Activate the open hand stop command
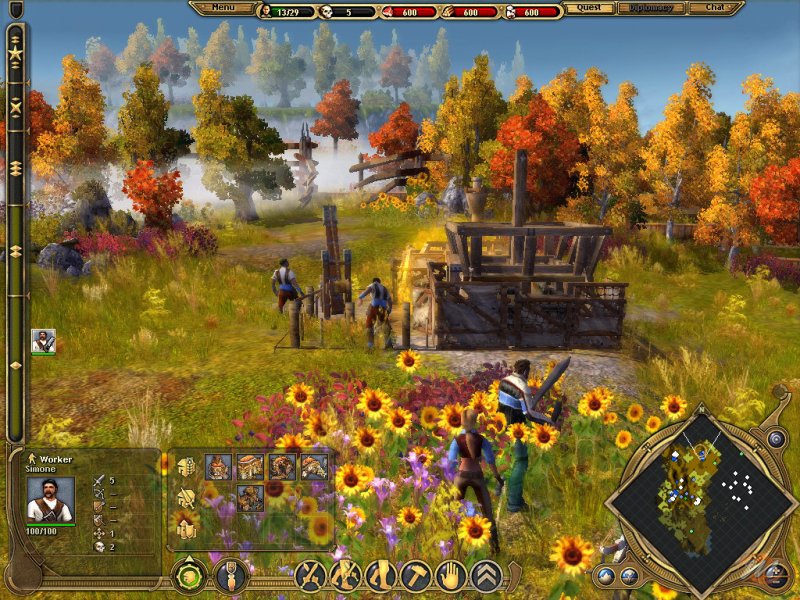Screen dimensions: 800x600 pos(452,575)
